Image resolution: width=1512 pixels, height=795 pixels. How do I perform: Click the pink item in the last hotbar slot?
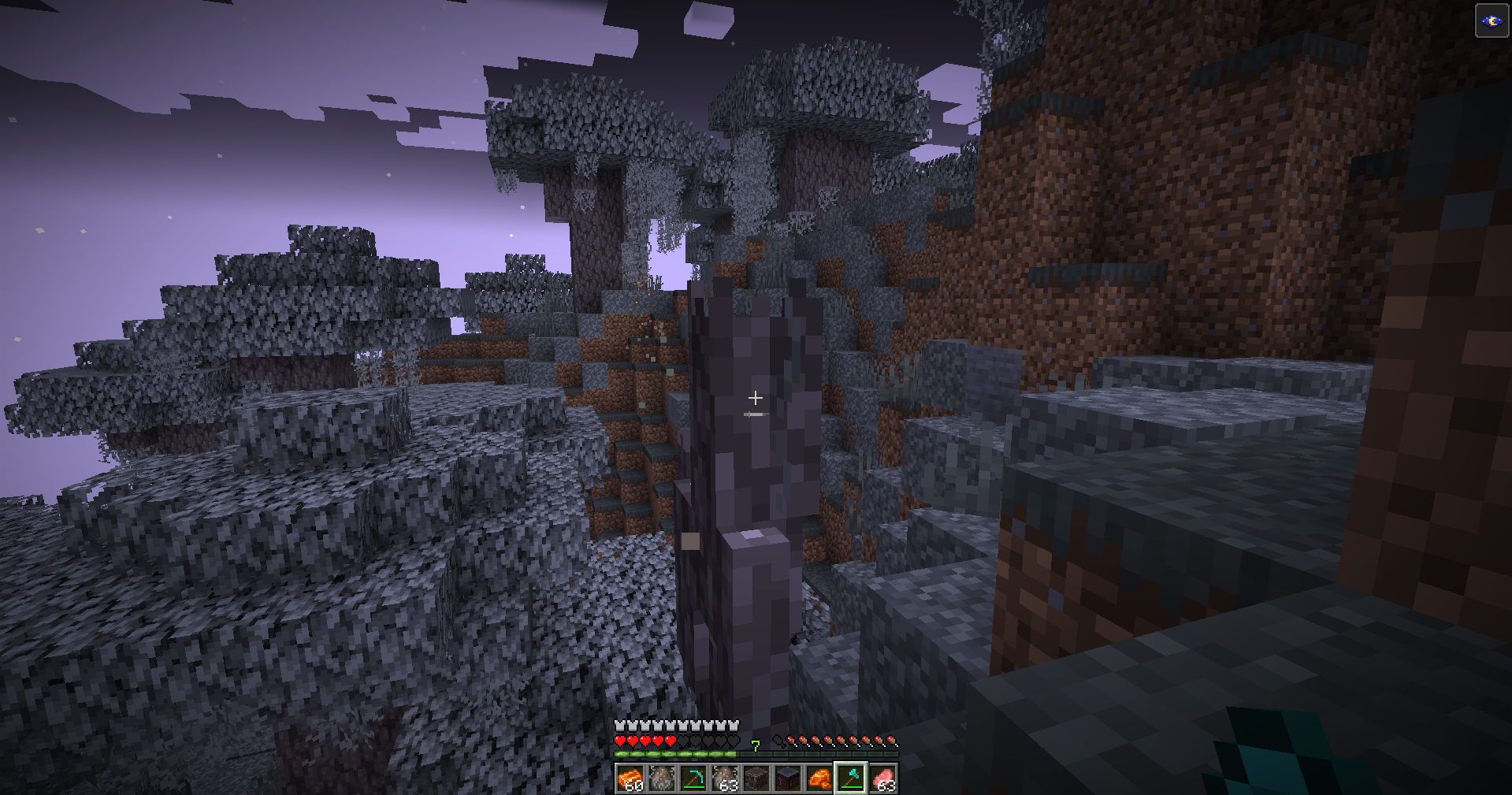pyautogui.click(x=882, y=778)
